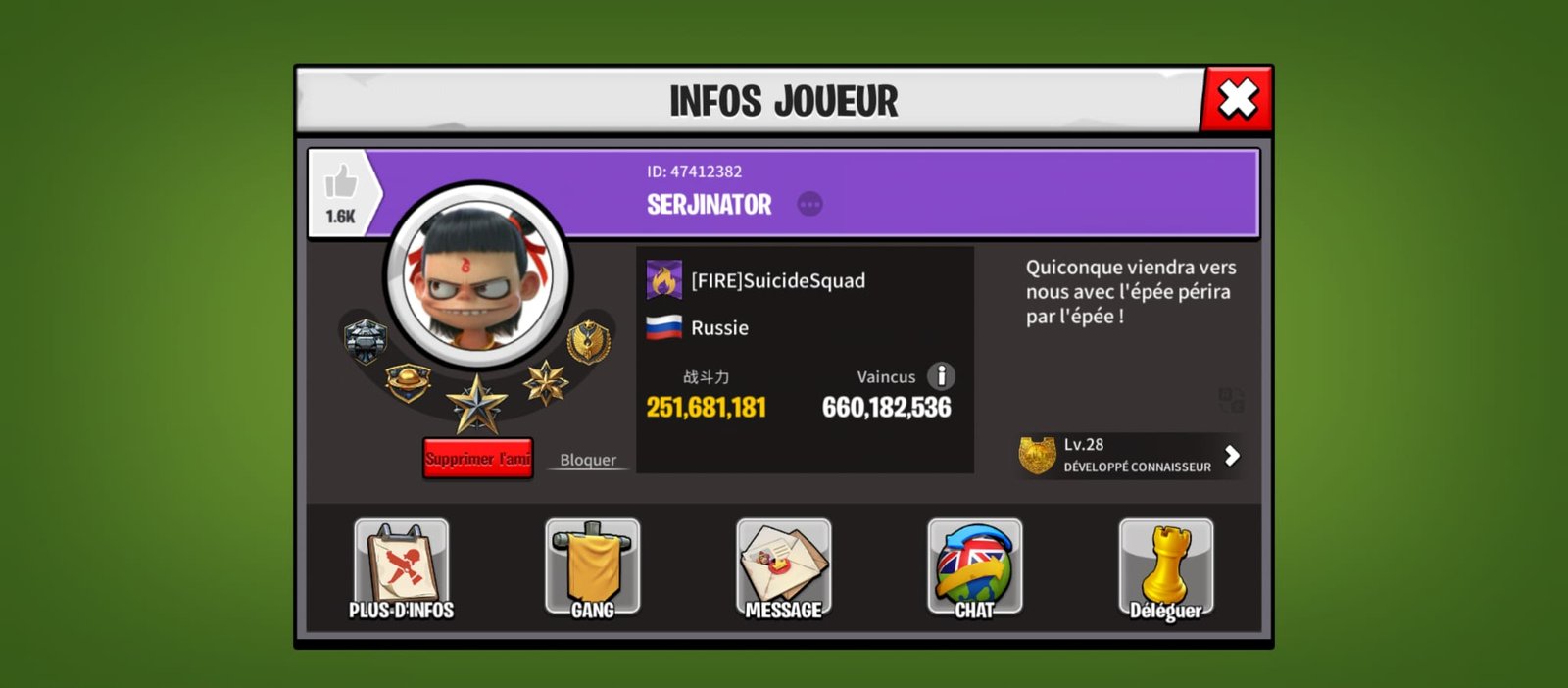Image resolution: width=1568 pixels, height=688 pixels.
Task: Open the Gang banner button
Action: tap(593, 569)
